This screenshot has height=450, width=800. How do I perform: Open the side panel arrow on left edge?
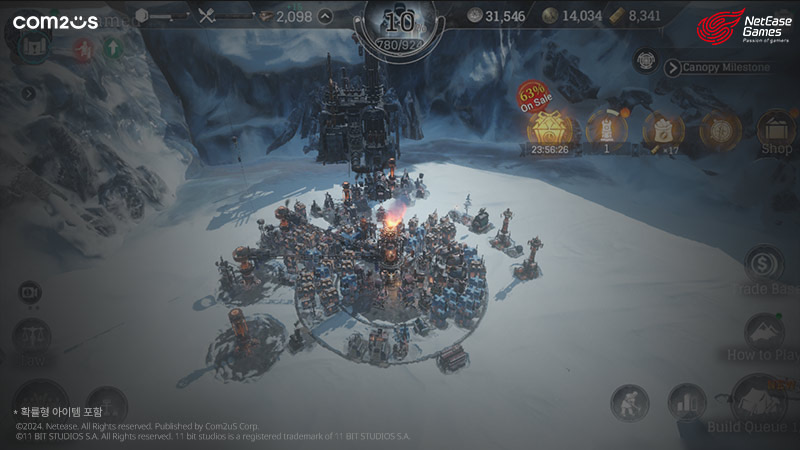tap(29, 94)
